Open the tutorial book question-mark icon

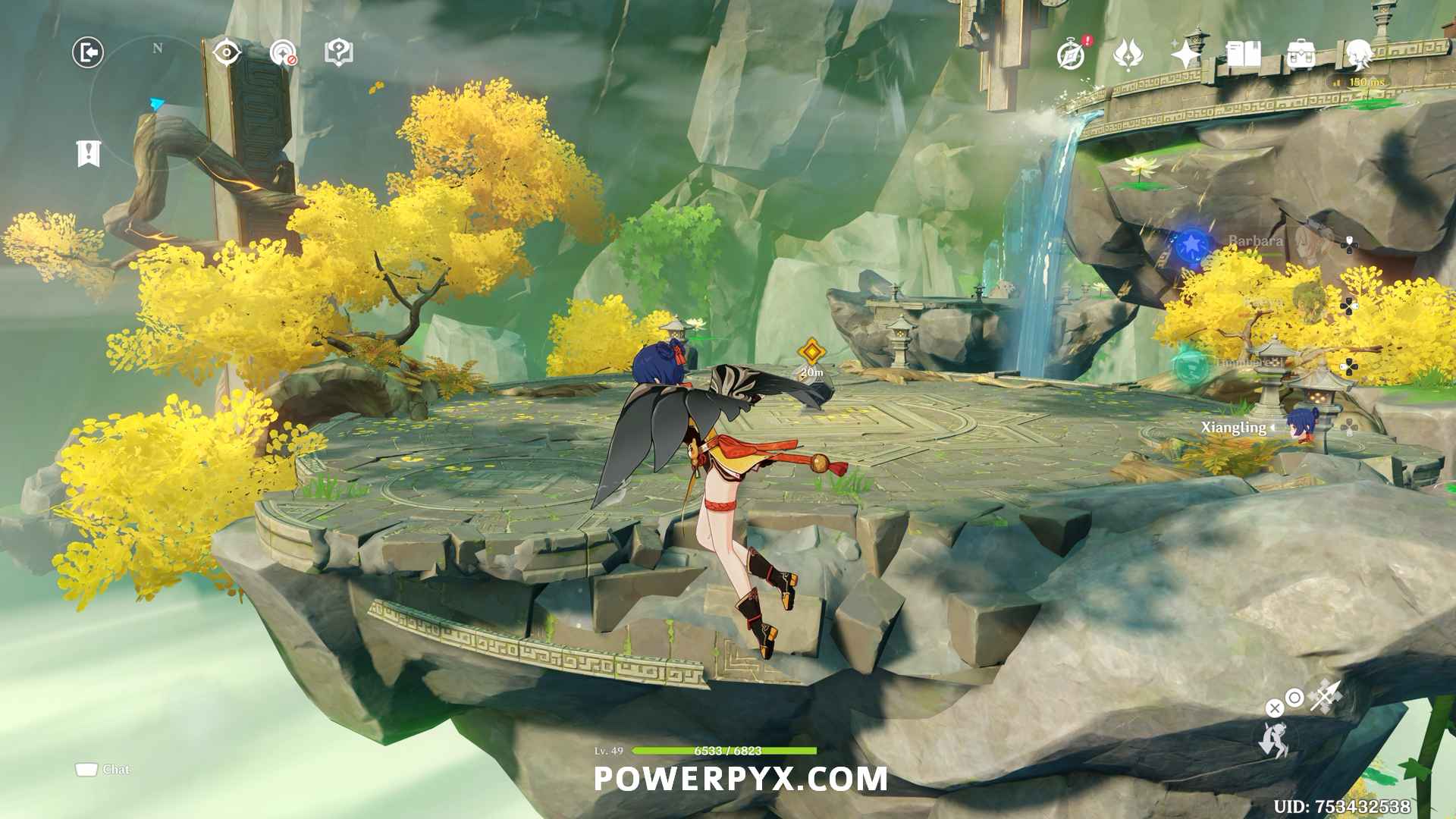click(x=338, y=53)
